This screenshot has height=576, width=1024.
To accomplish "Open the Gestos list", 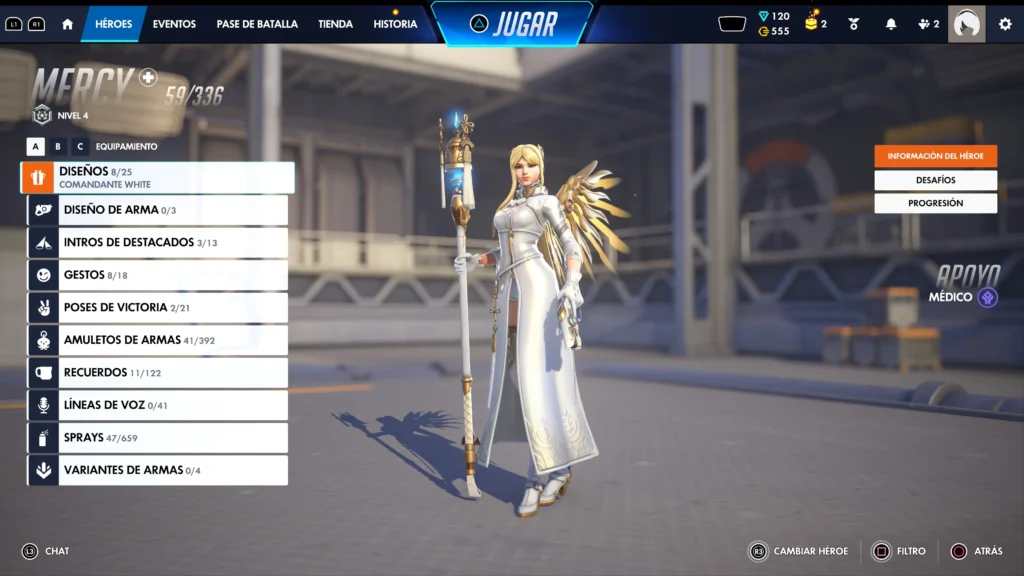I will pos(158,275).
